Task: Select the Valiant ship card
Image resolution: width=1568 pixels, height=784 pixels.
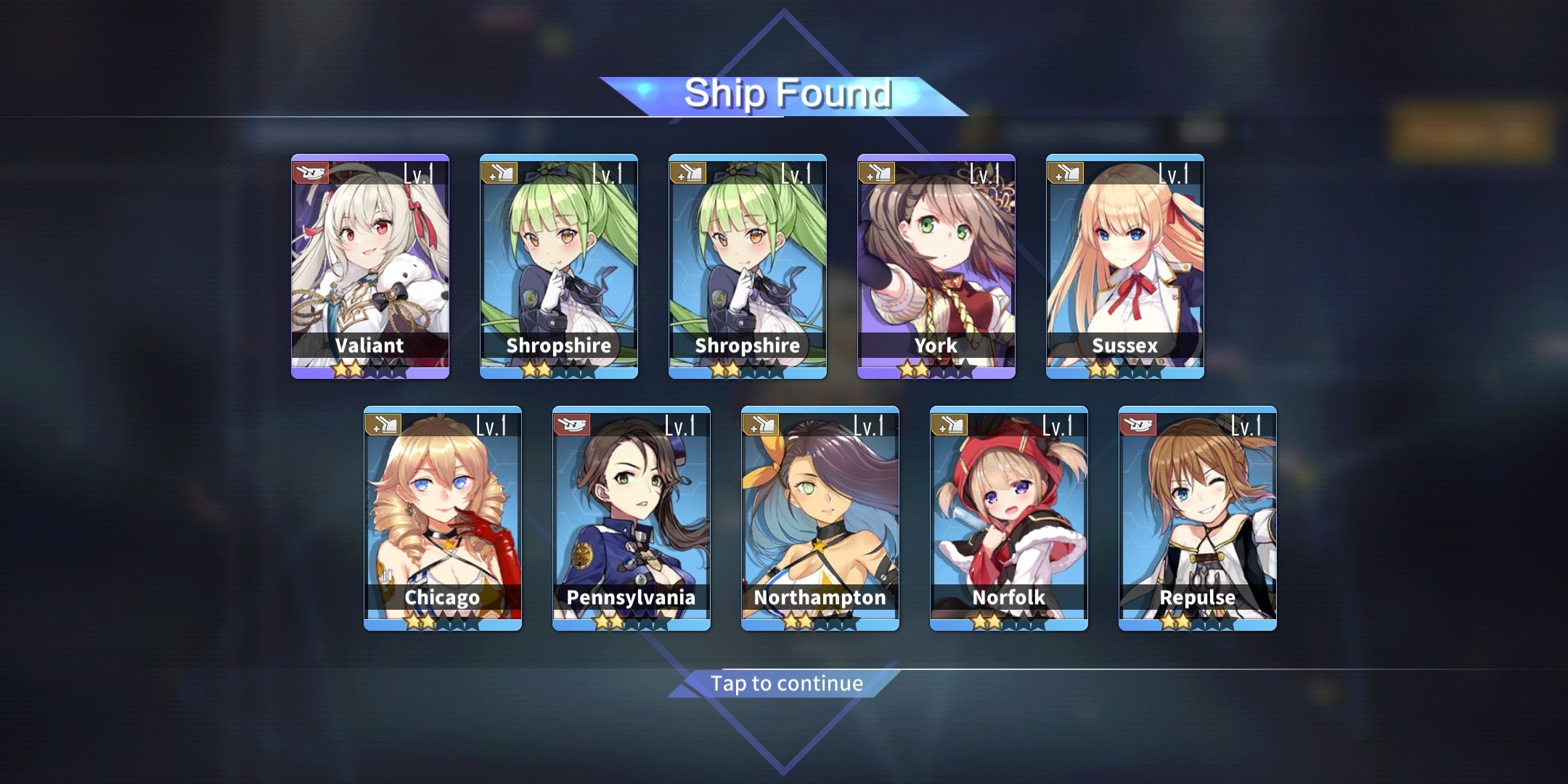Action: (x=370, y=266)
